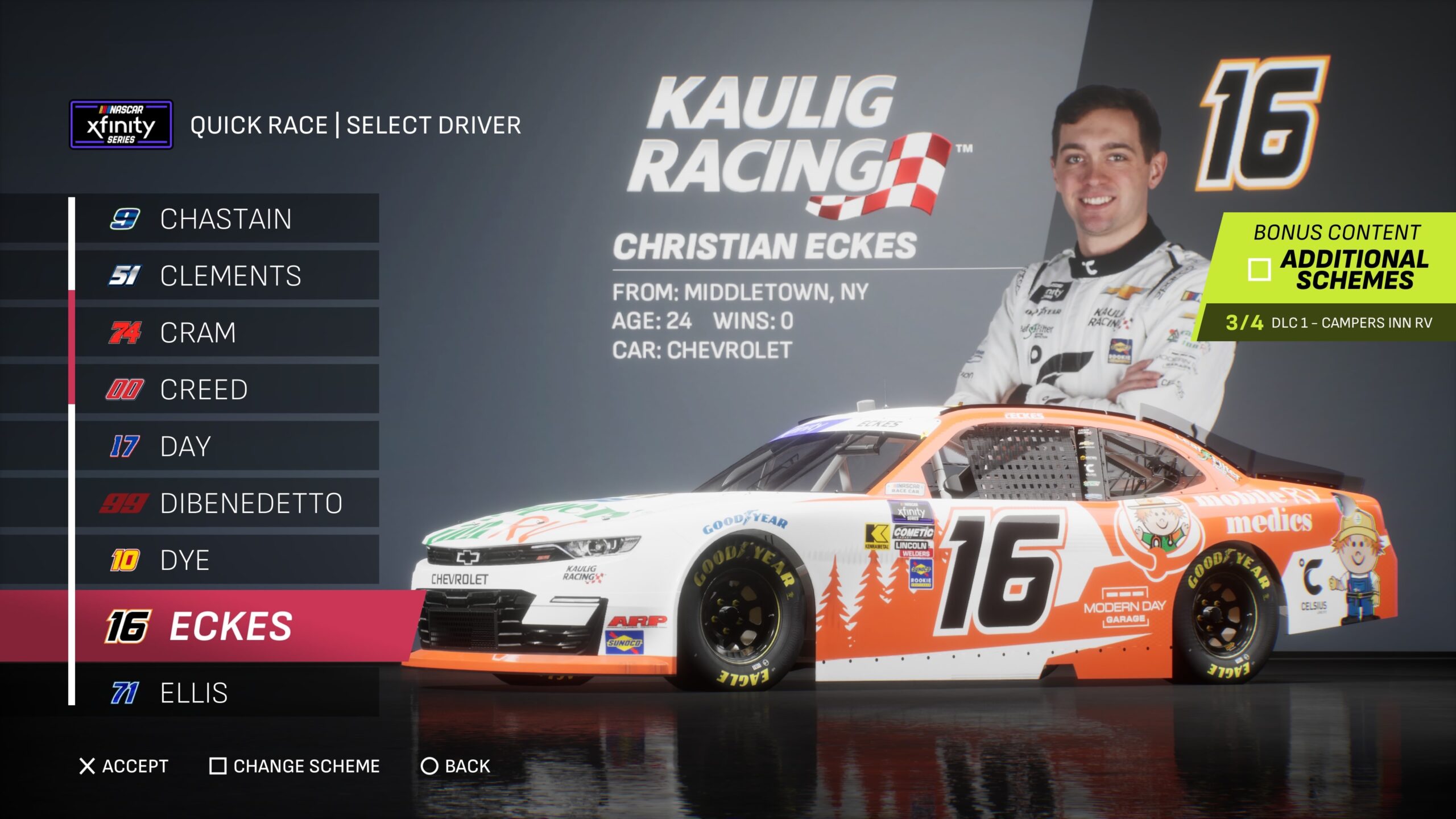Open the Additional Schemes bonus content panel
The height and width of the screenshot is (819, 1456).
tap(1337, 268)
